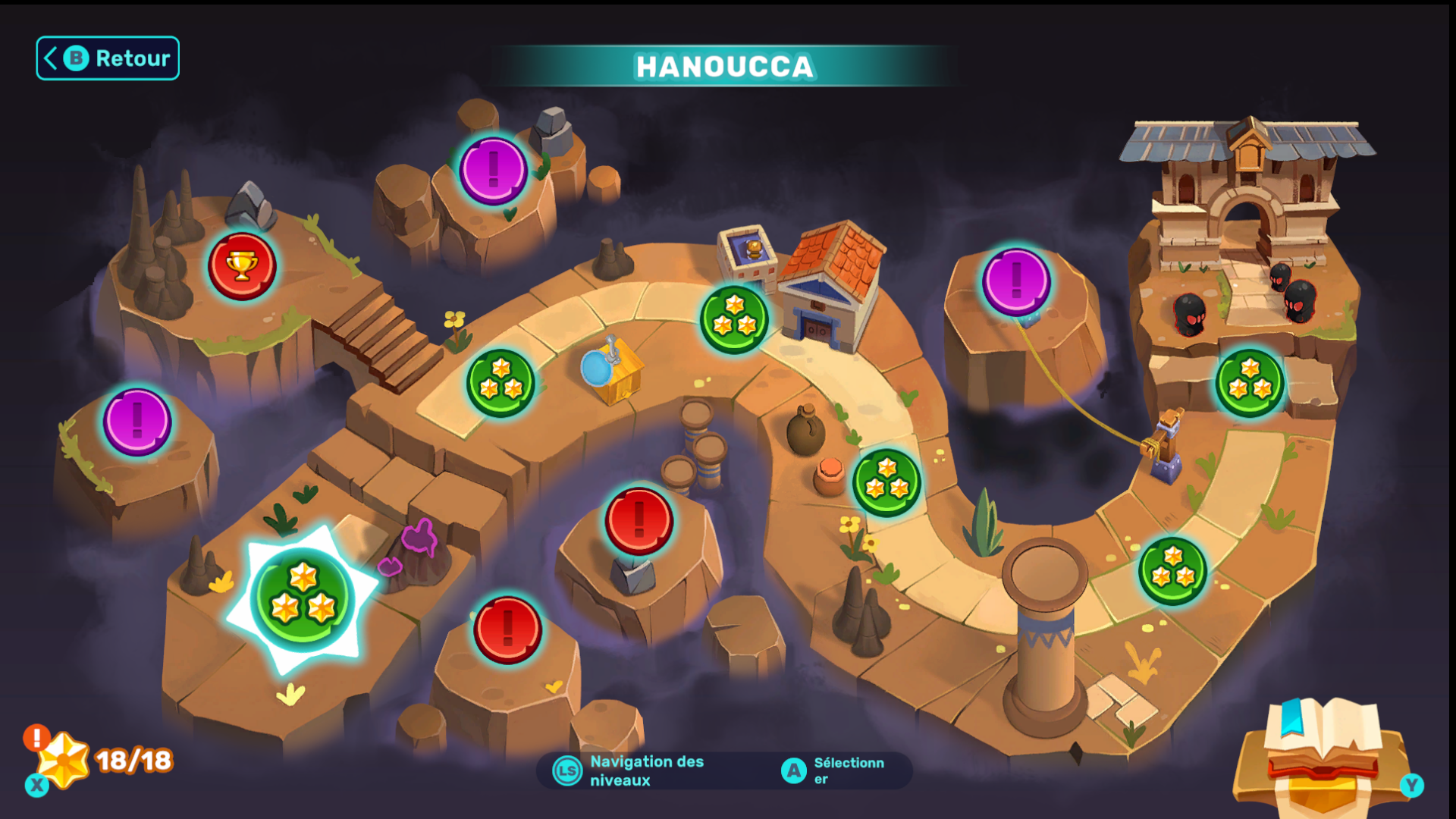Pick the green level near the stone pillar
The height and width of the screenshot is (819, 1456).
(x=1172, y=571)
